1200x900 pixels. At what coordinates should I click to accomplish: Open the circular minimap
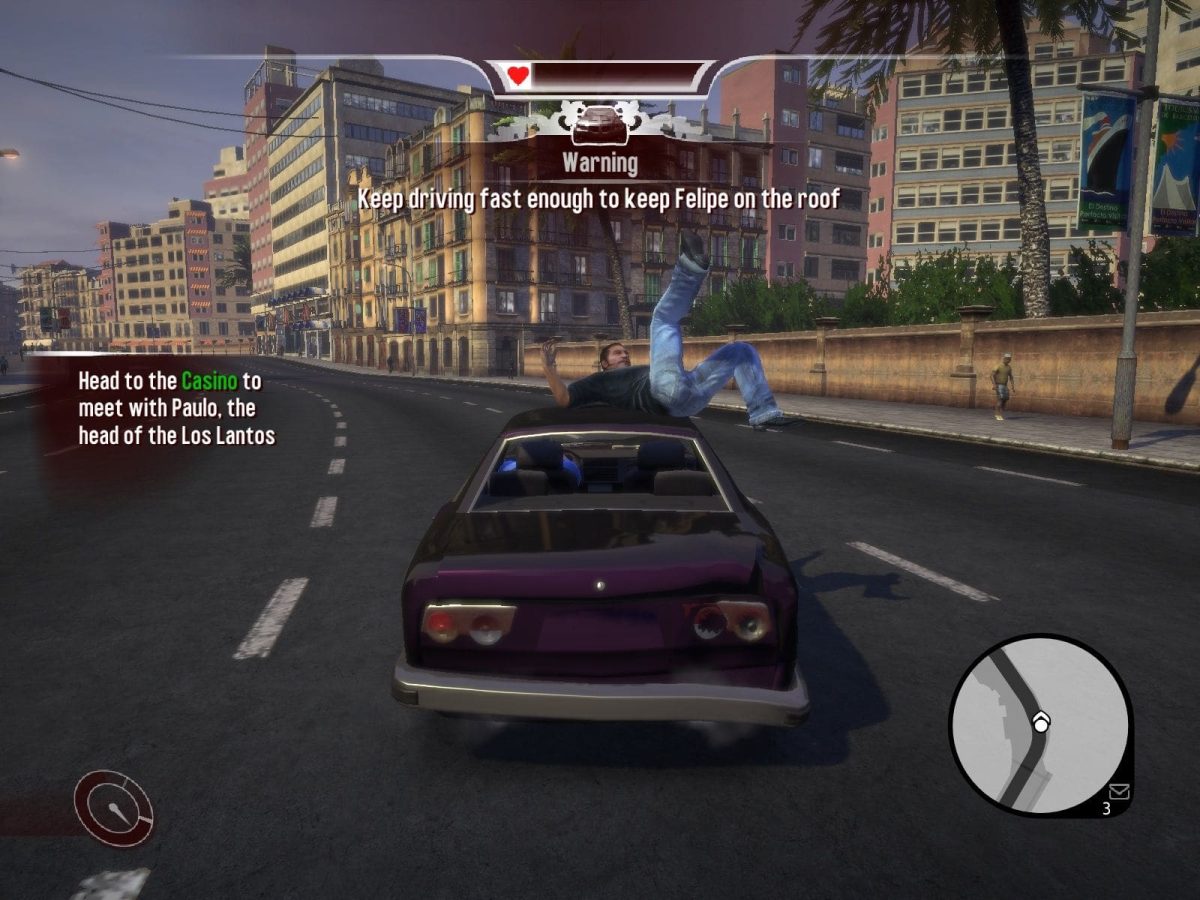(x=1040, y=725)
